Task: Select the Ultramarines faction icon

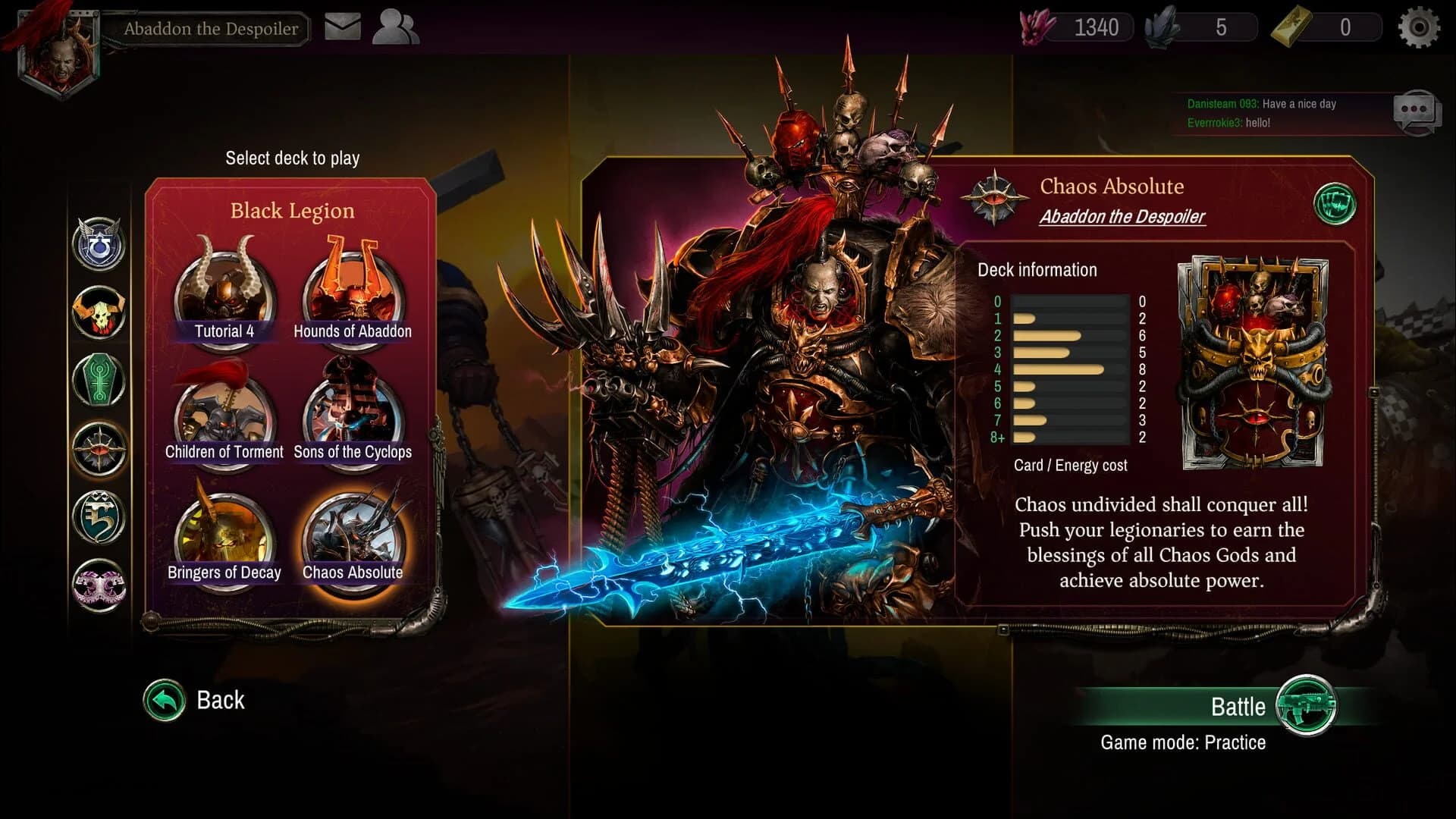Action: point(100,244)
